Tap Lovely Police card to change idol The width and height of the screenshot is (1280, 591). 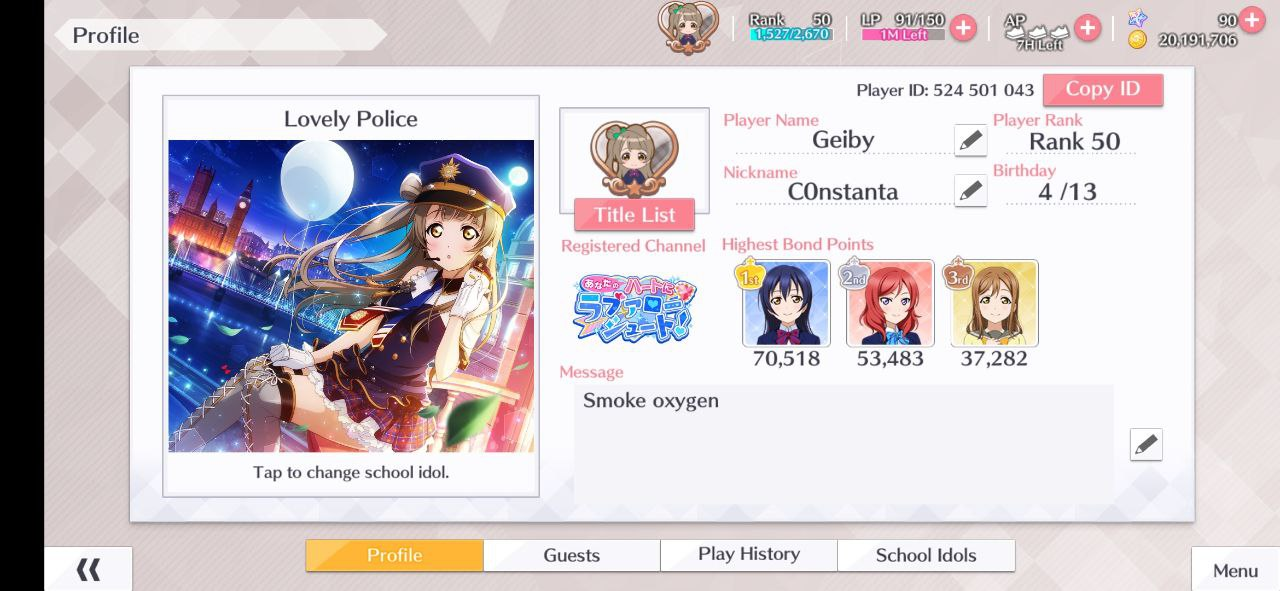pos(351,296)
